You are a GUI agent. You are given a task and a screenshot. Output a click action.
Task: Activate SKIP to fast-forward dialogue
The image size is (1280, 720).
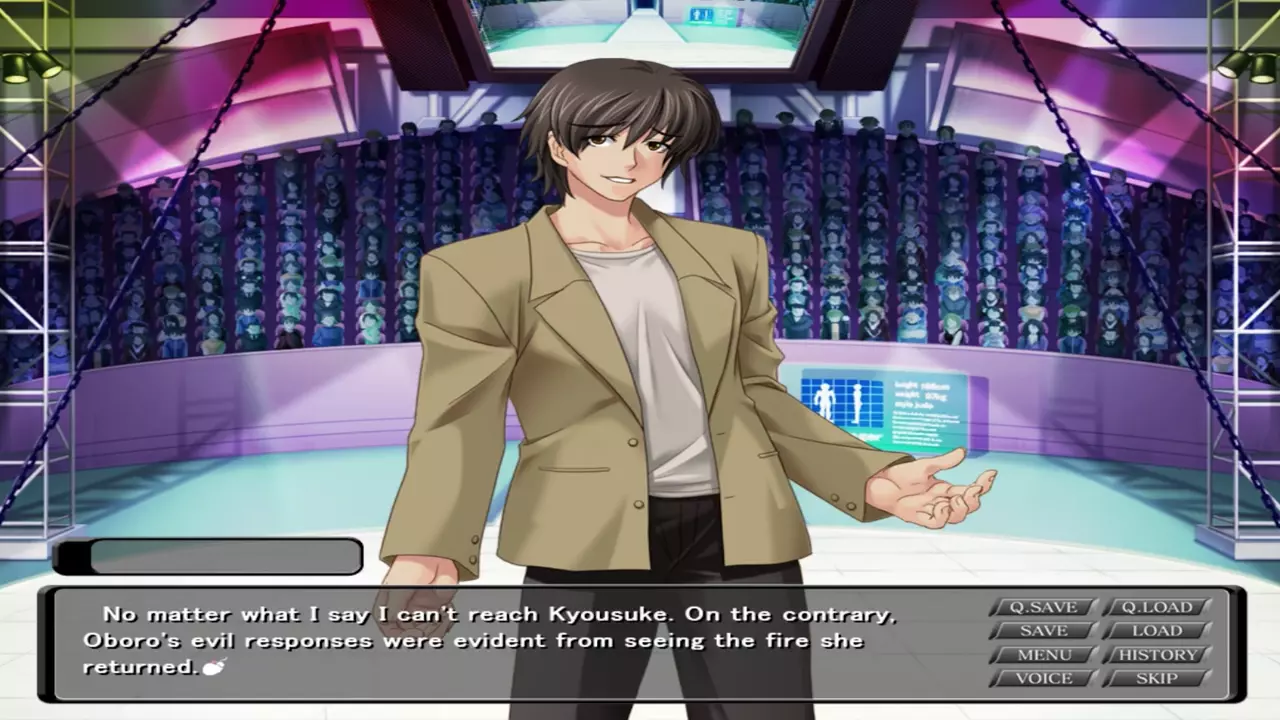tap(1156, 679)
